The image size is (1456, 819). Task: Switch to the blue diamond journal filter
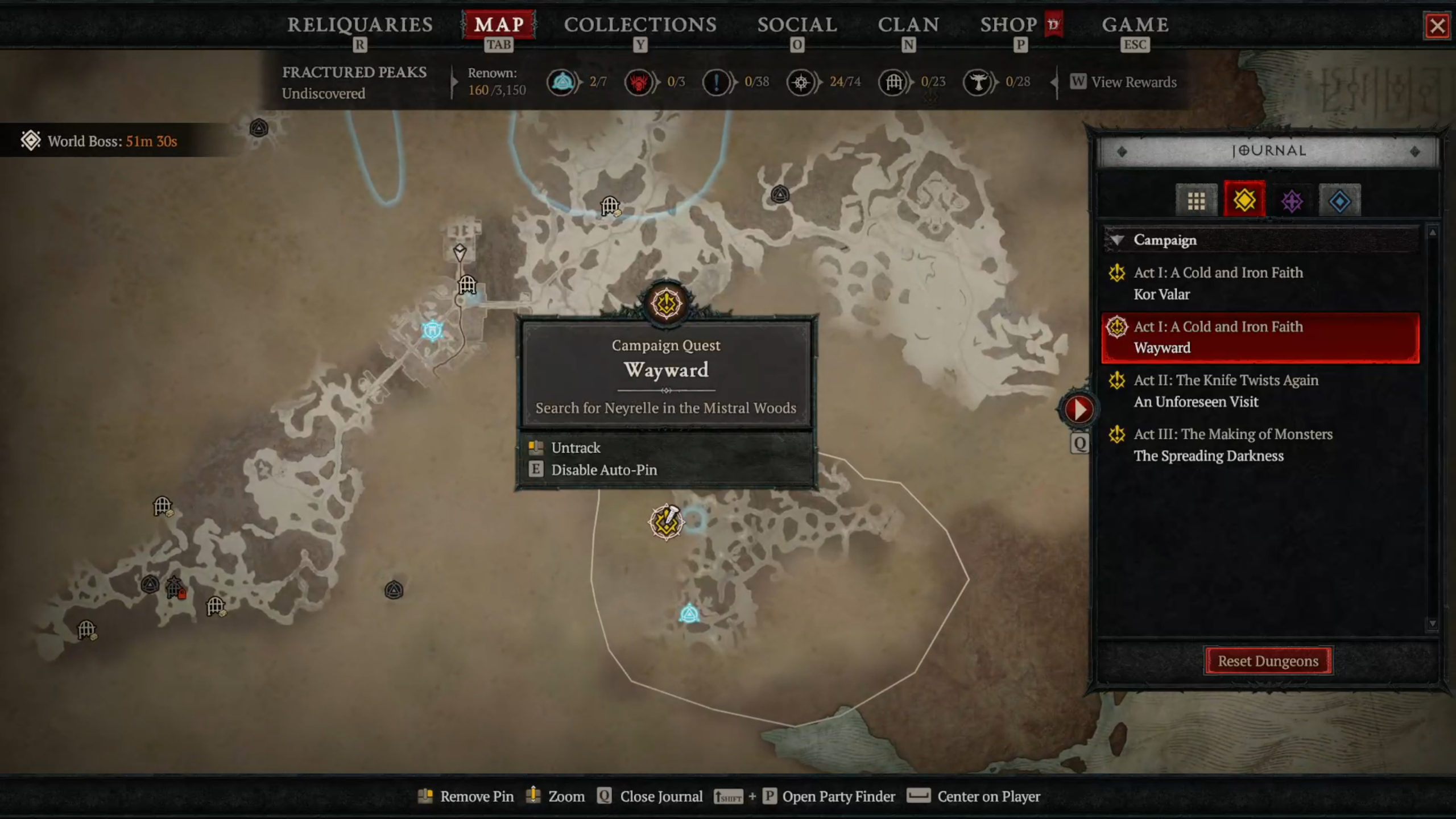(x=1339, y=200)
